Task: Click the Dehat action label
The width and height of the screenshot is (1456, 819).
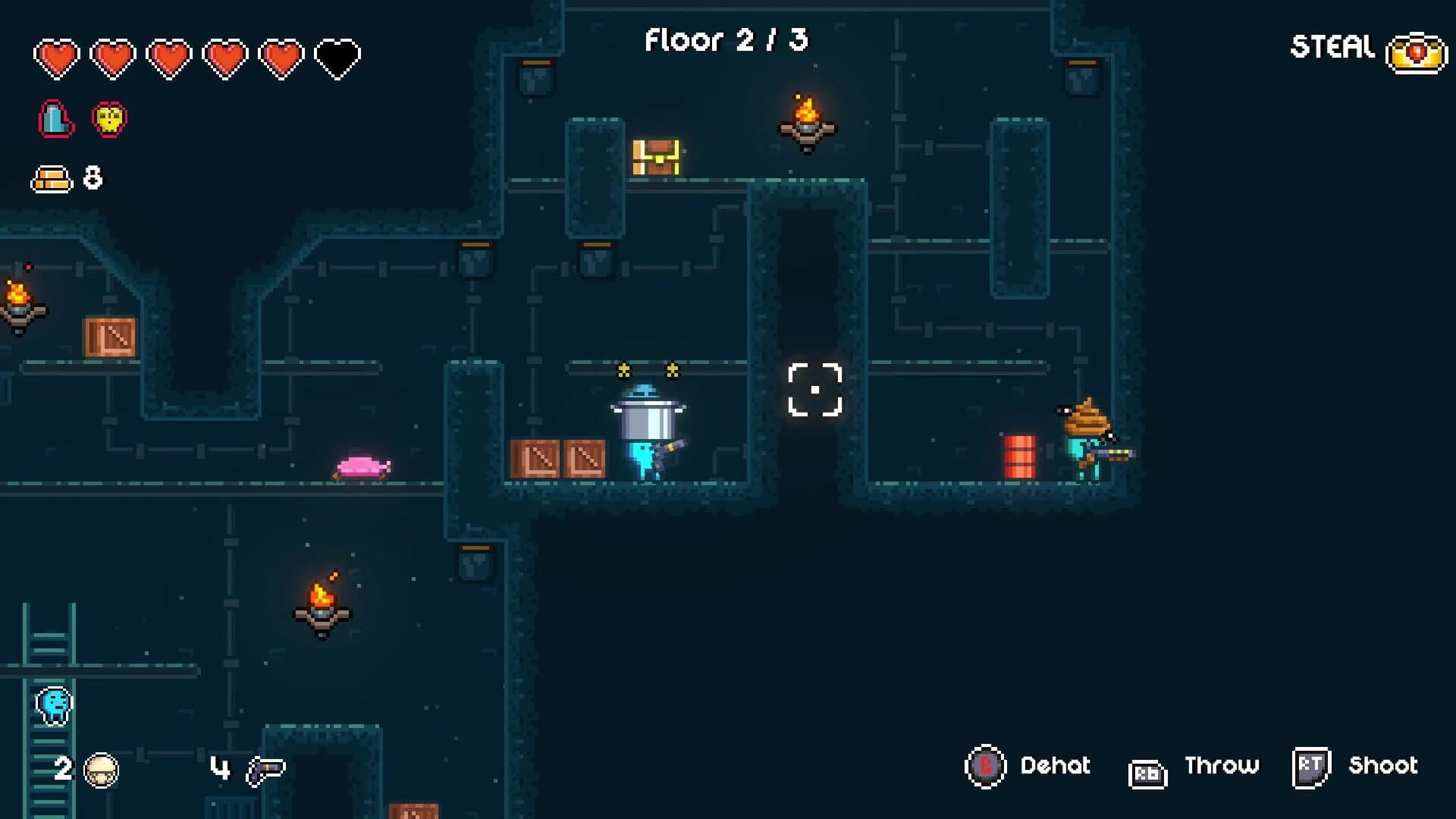Action: coord(1055,767)
